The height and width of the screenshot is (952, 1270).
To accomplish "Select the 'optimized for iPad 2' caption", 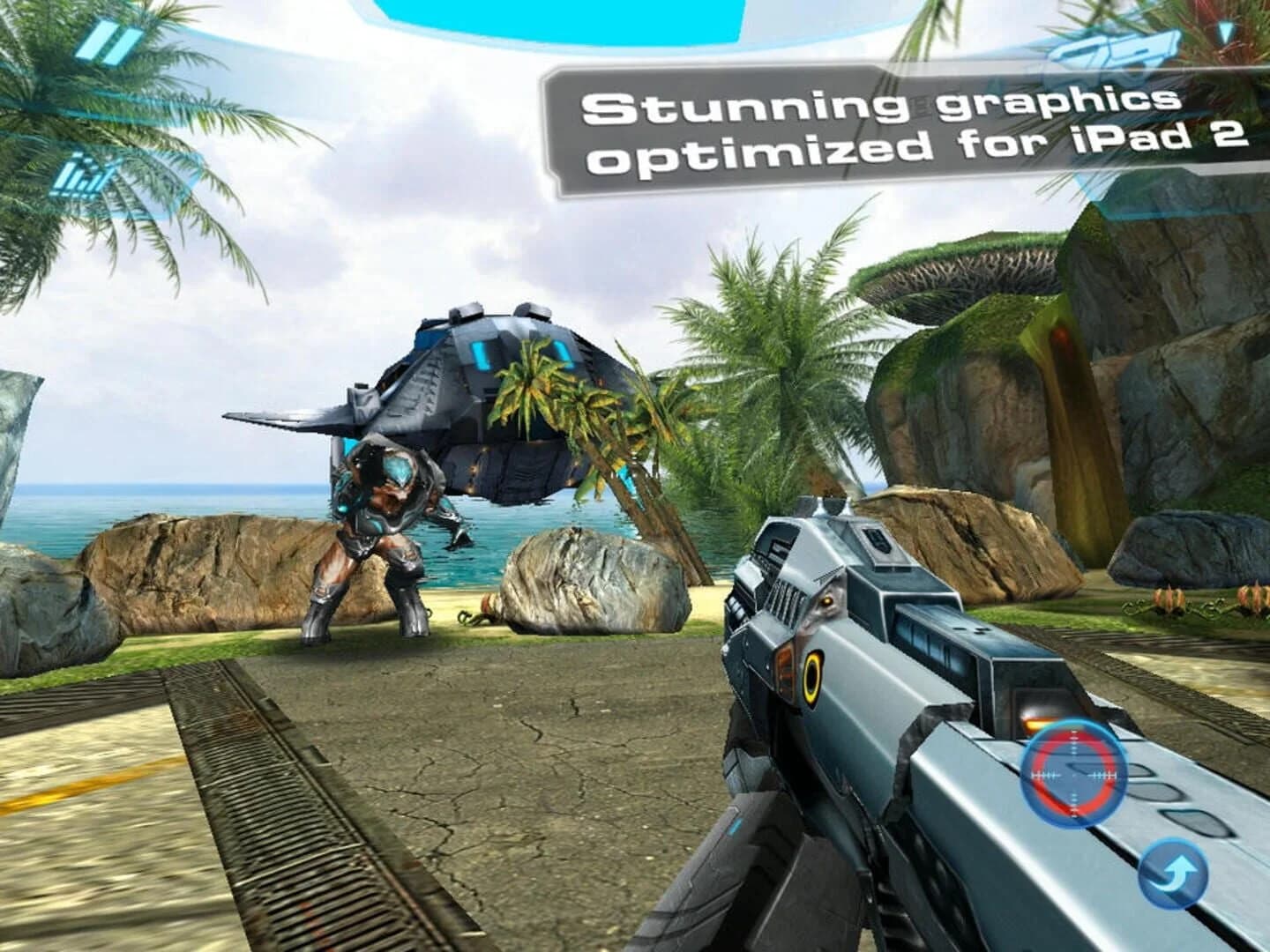I will tap(917, 148).
